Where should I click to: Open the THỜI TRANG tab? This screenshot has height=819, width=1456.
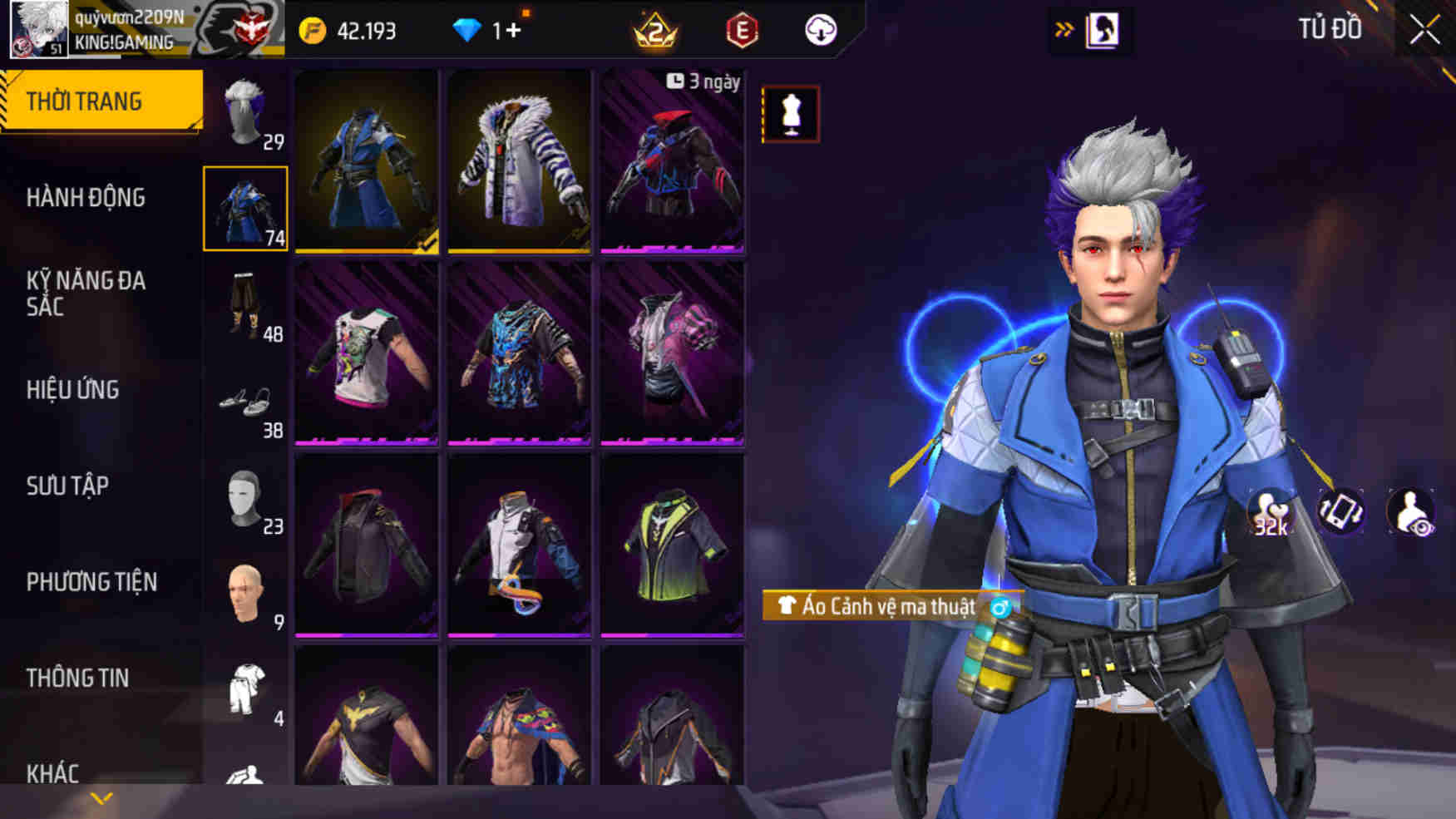(100, 101)
